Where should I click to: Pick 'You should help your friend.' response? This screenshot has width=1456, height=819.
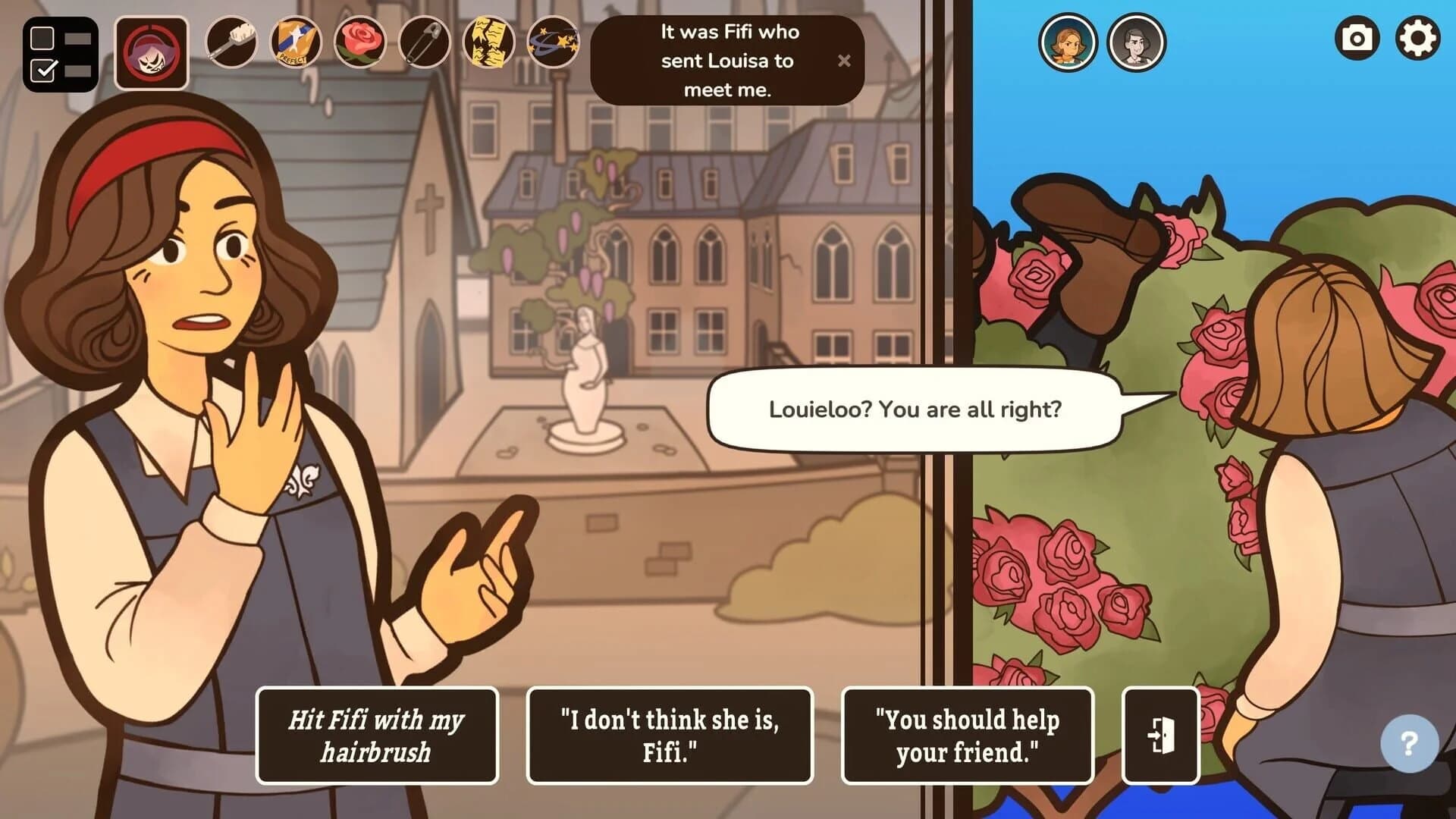[968, 735]
